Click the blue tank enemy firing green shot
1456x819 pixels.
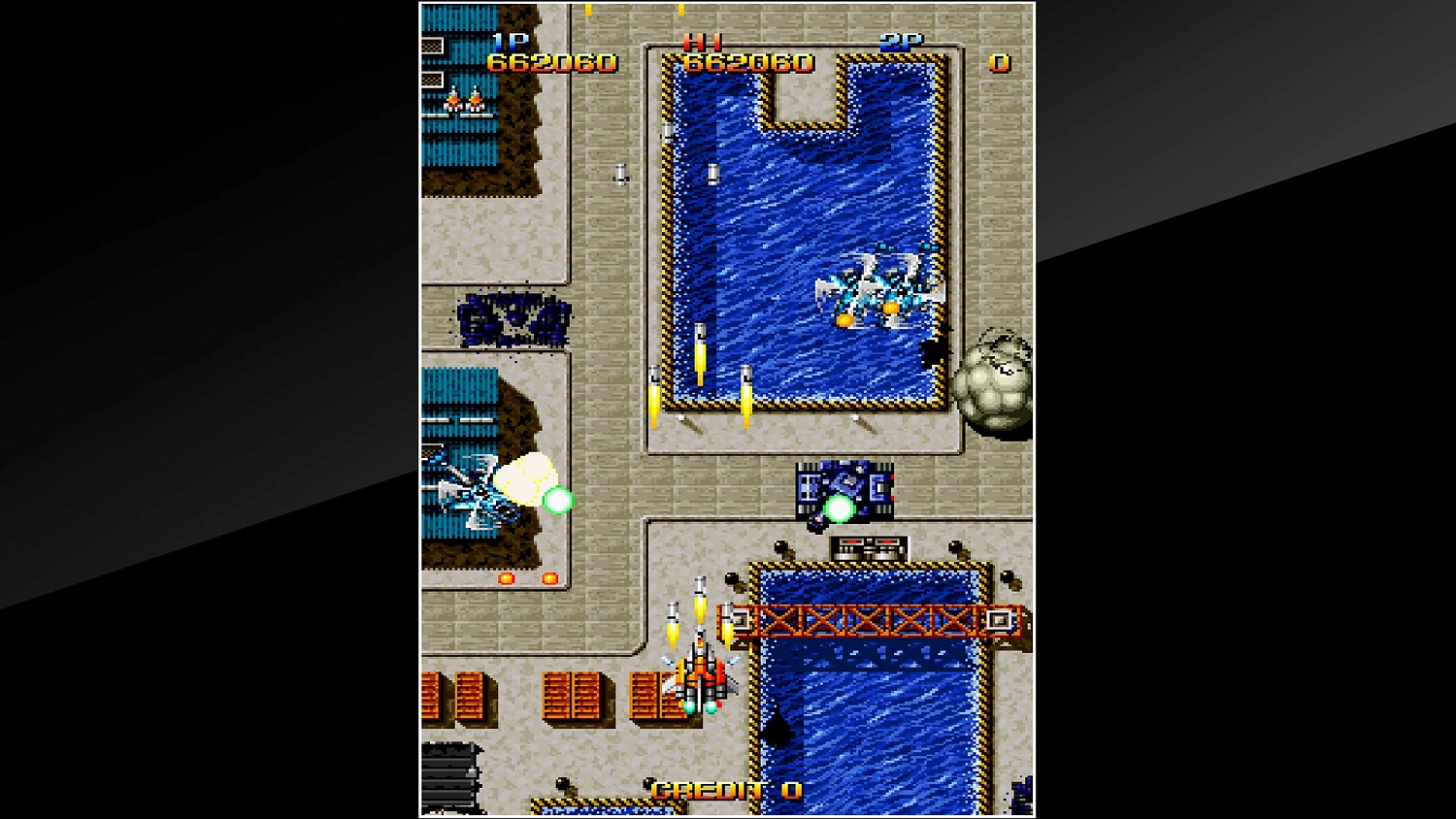click(x=844, y=490)
